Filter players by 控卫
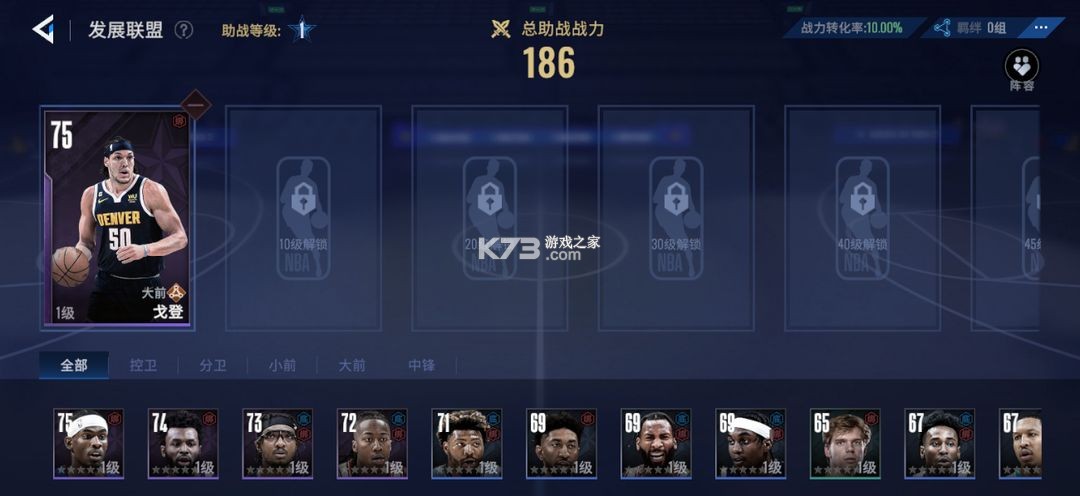1080x496 pixels. (143, 365)
